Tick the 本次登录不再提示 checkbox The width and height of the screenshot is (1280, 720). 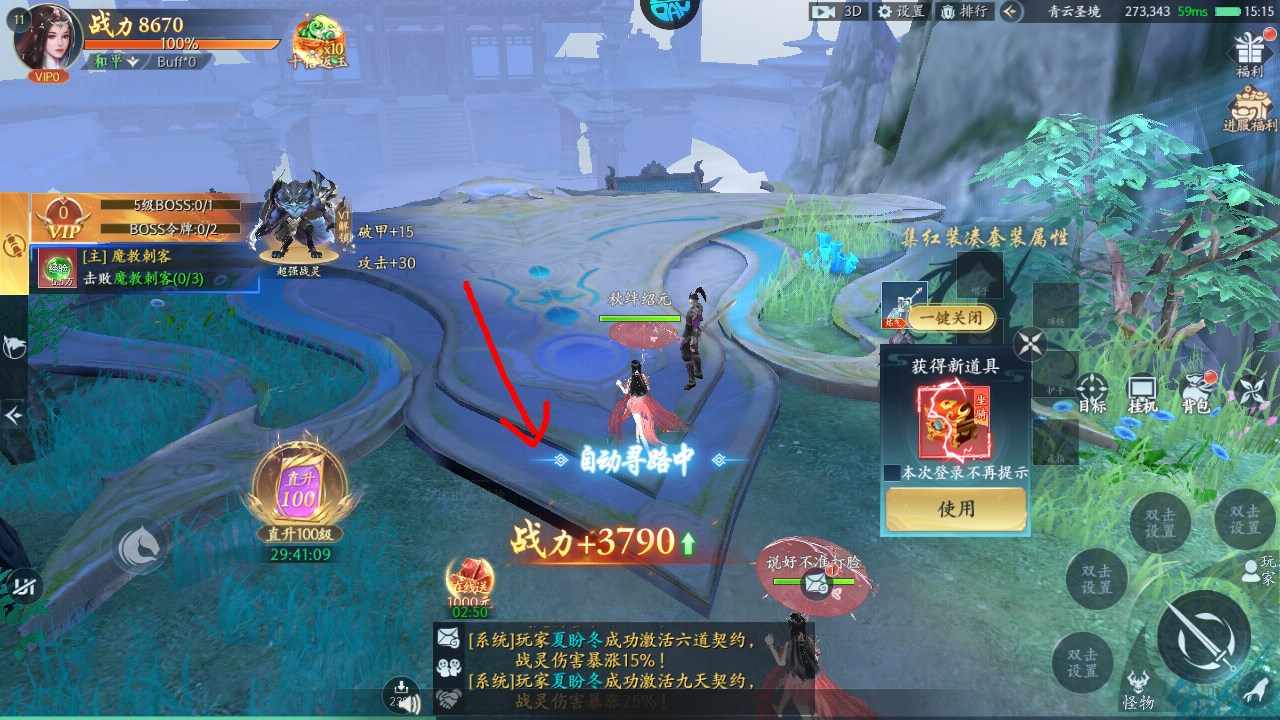tap(893, 472)
